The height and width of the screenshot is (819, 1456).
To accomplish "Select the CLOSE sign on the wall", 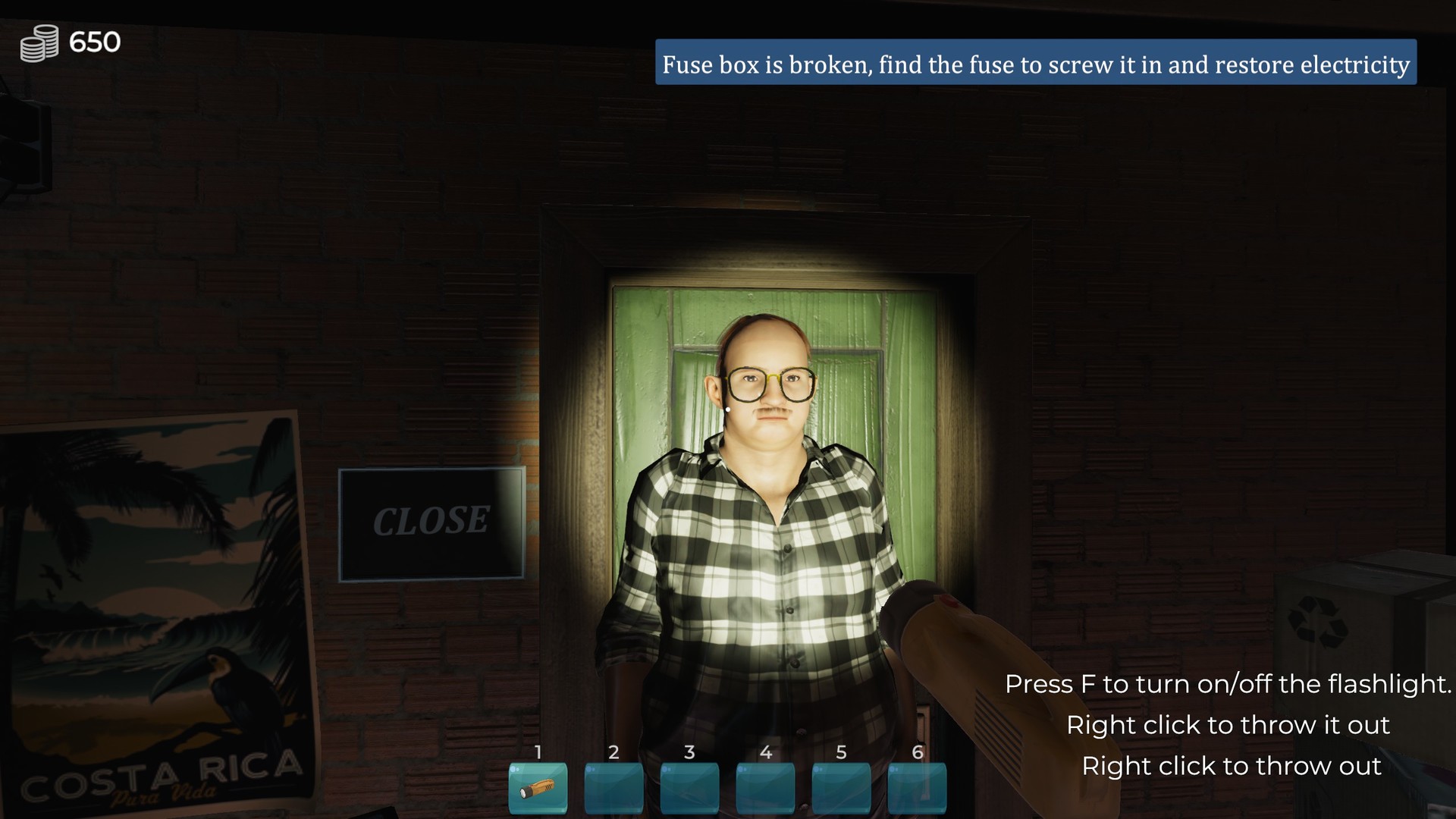I will (x=431, y=522).
